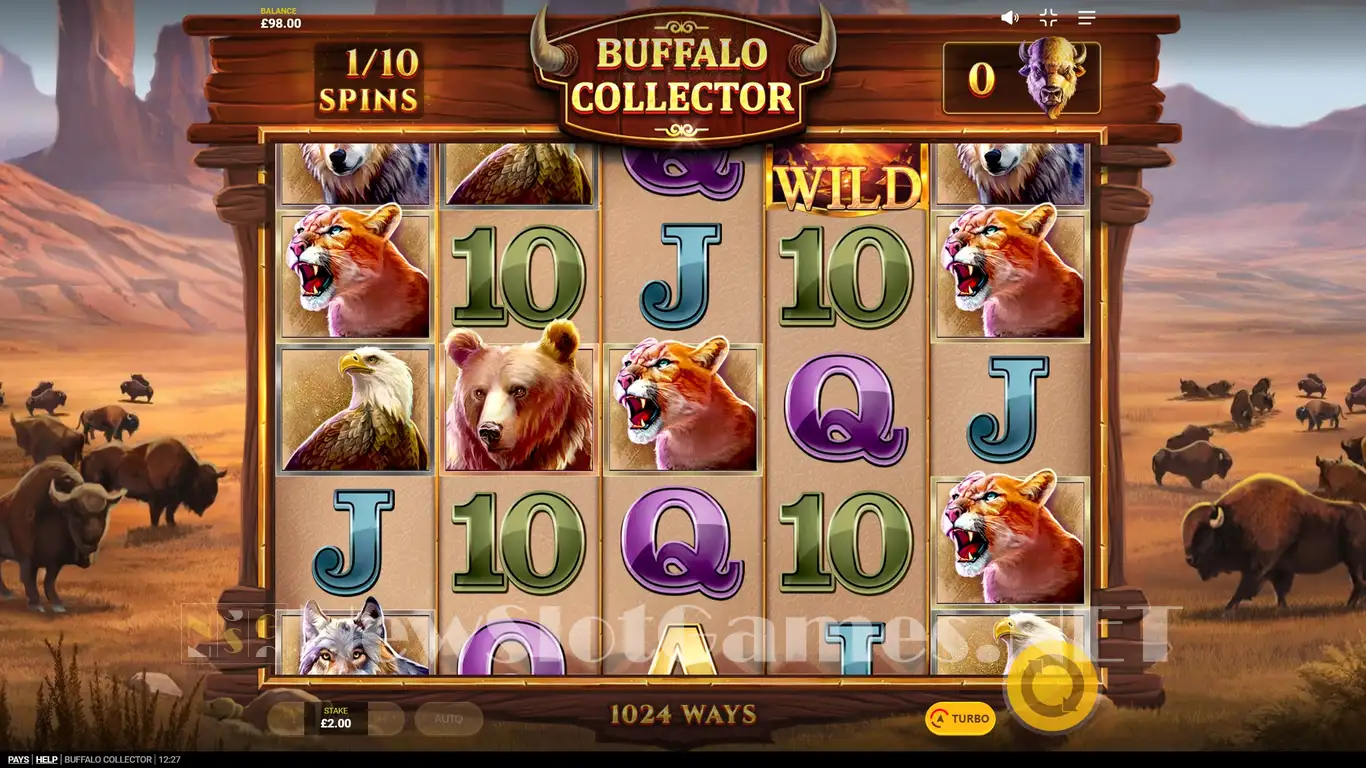Mute the game sound using the speaker icon

(1010, 18)
